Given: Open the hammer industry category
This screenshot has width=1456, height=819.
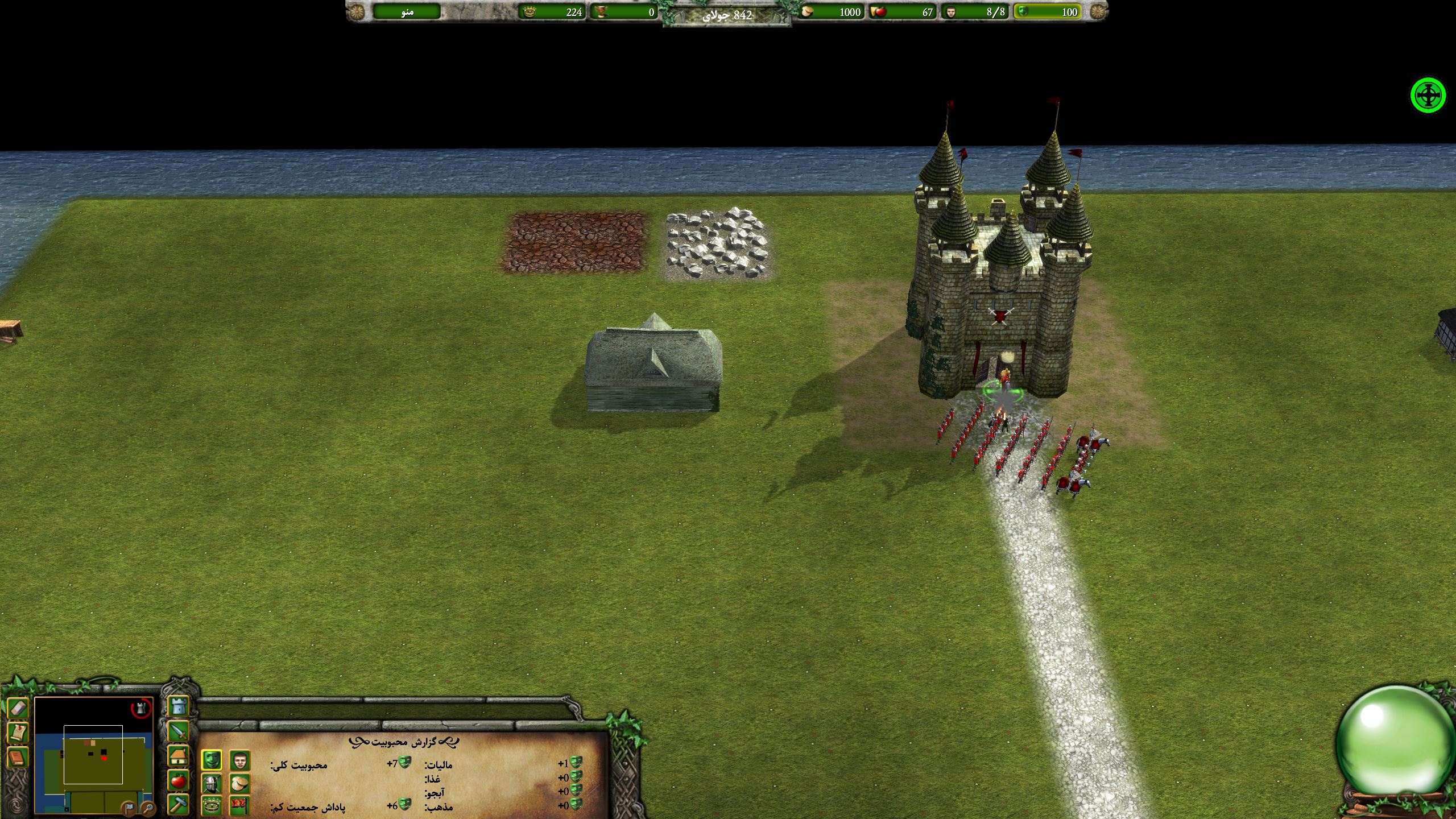Looking at the screenshot, I should [x=179, y=805].
